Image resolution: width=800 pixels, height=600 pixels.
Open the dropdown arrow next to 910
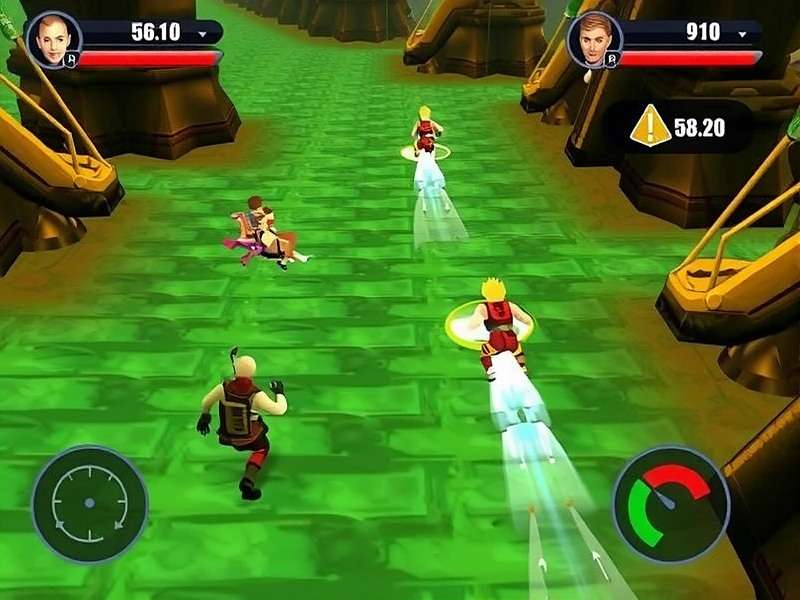742,33
